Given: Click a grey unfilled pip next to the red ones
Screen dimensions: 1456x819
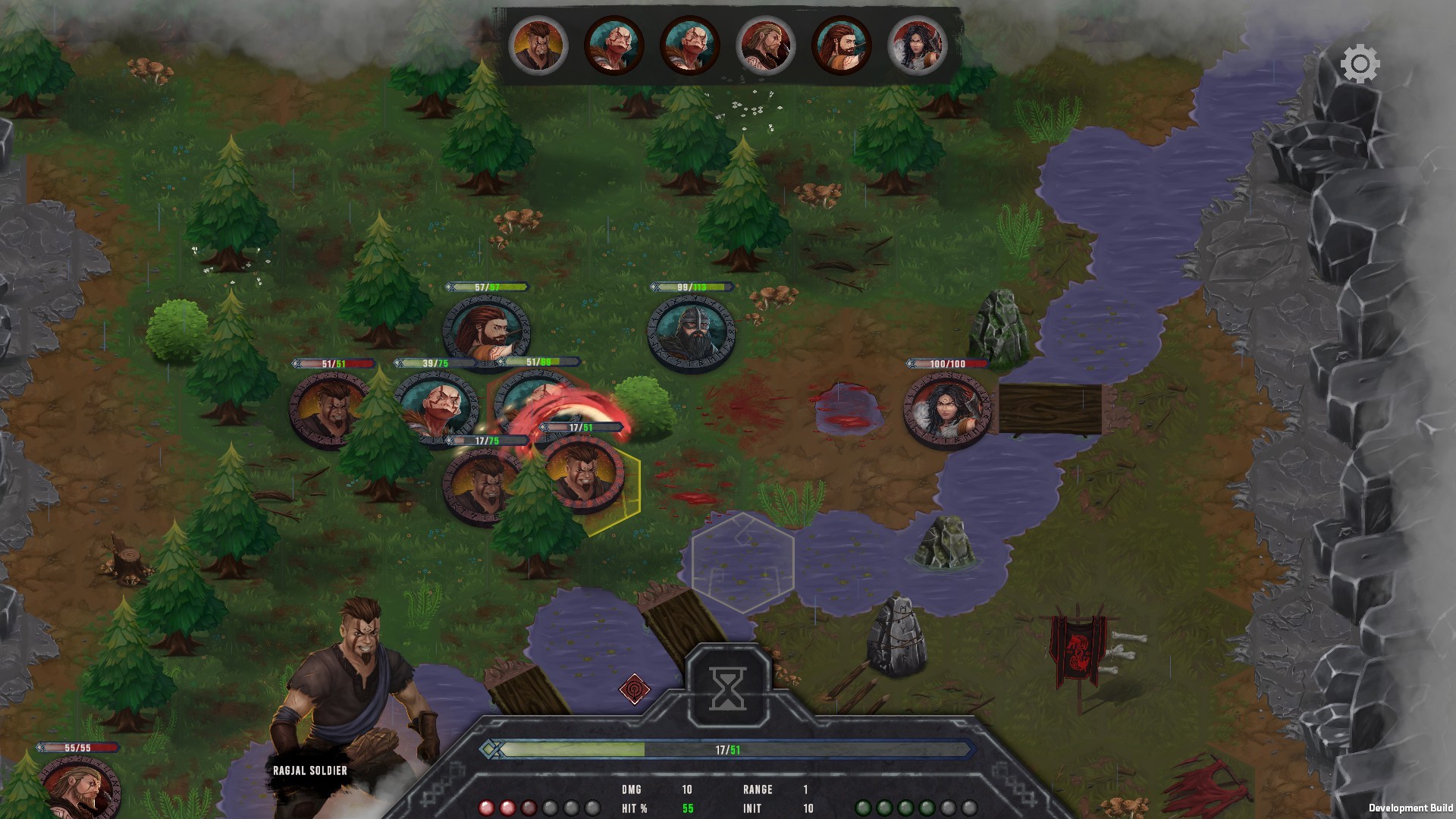Looking at the screenshot, I should (x=550, y=807).
